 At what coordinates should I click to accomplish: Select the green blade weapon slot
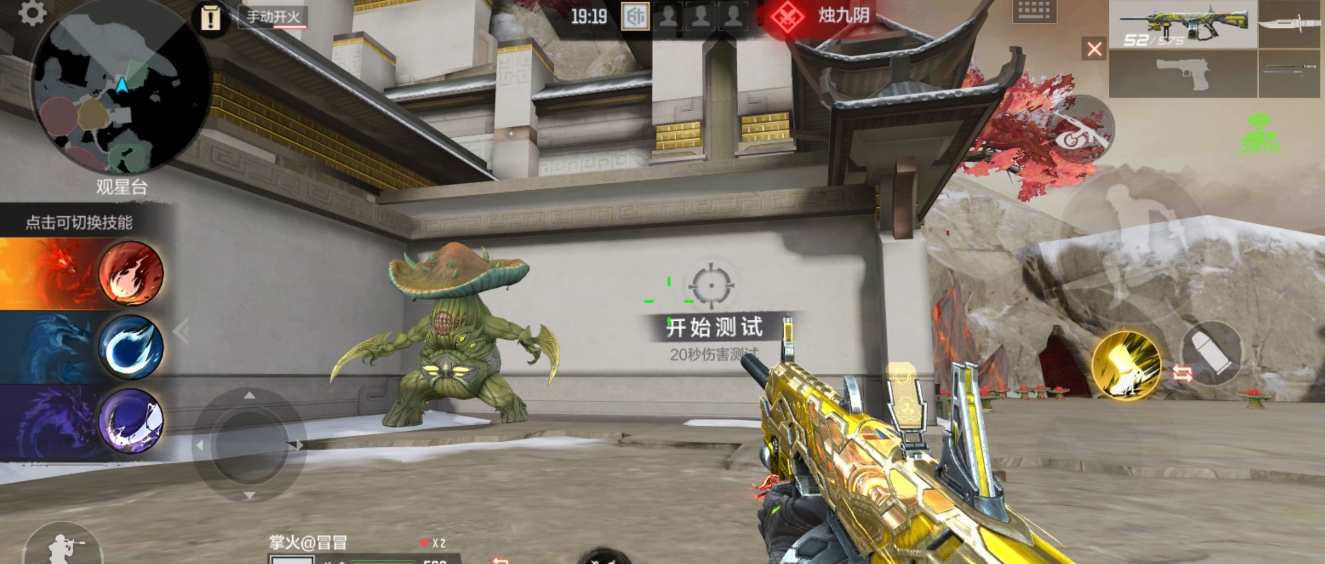tap(1289, 72)
